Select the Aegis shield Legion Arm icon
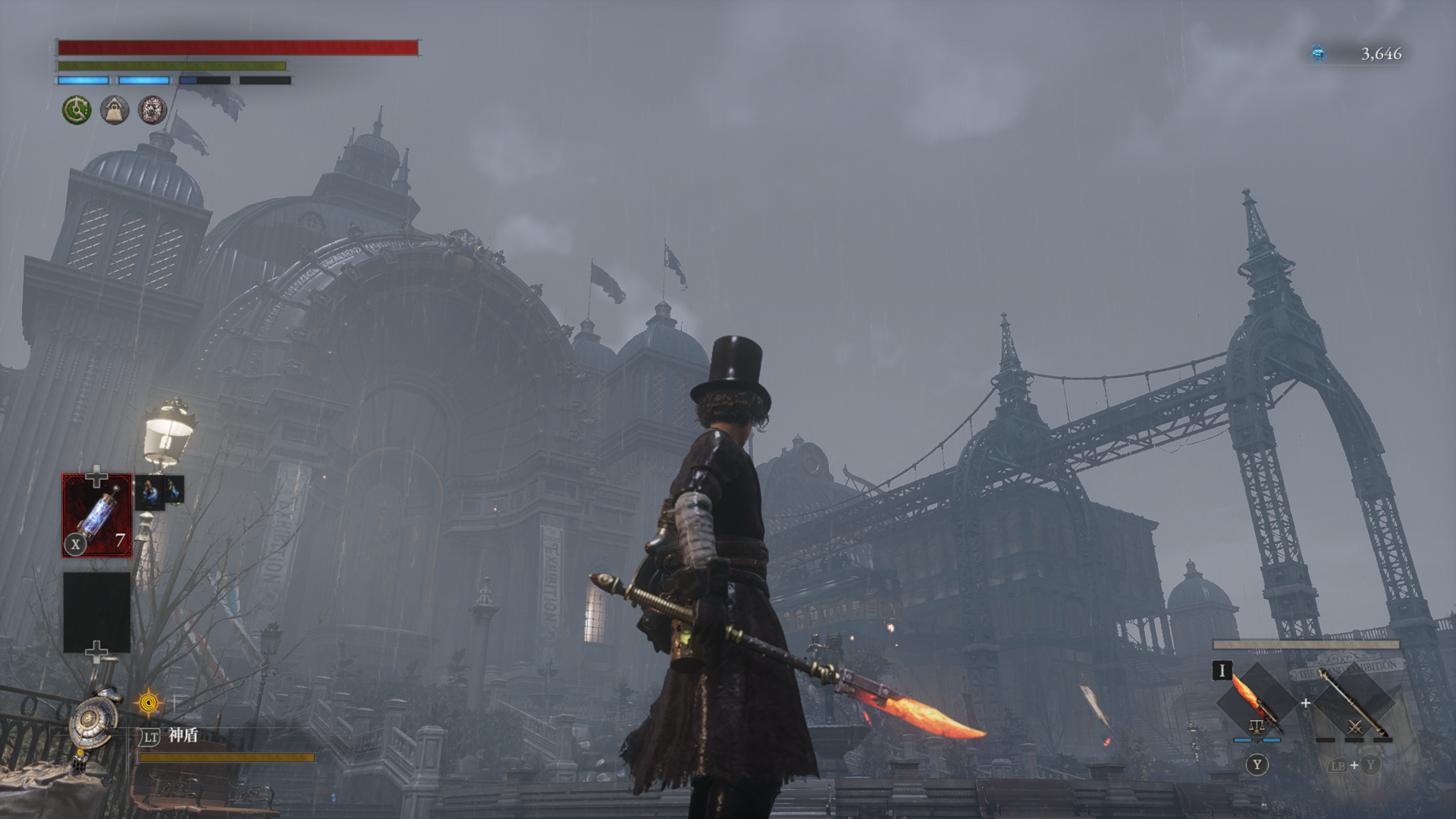 tap(96, 722)
